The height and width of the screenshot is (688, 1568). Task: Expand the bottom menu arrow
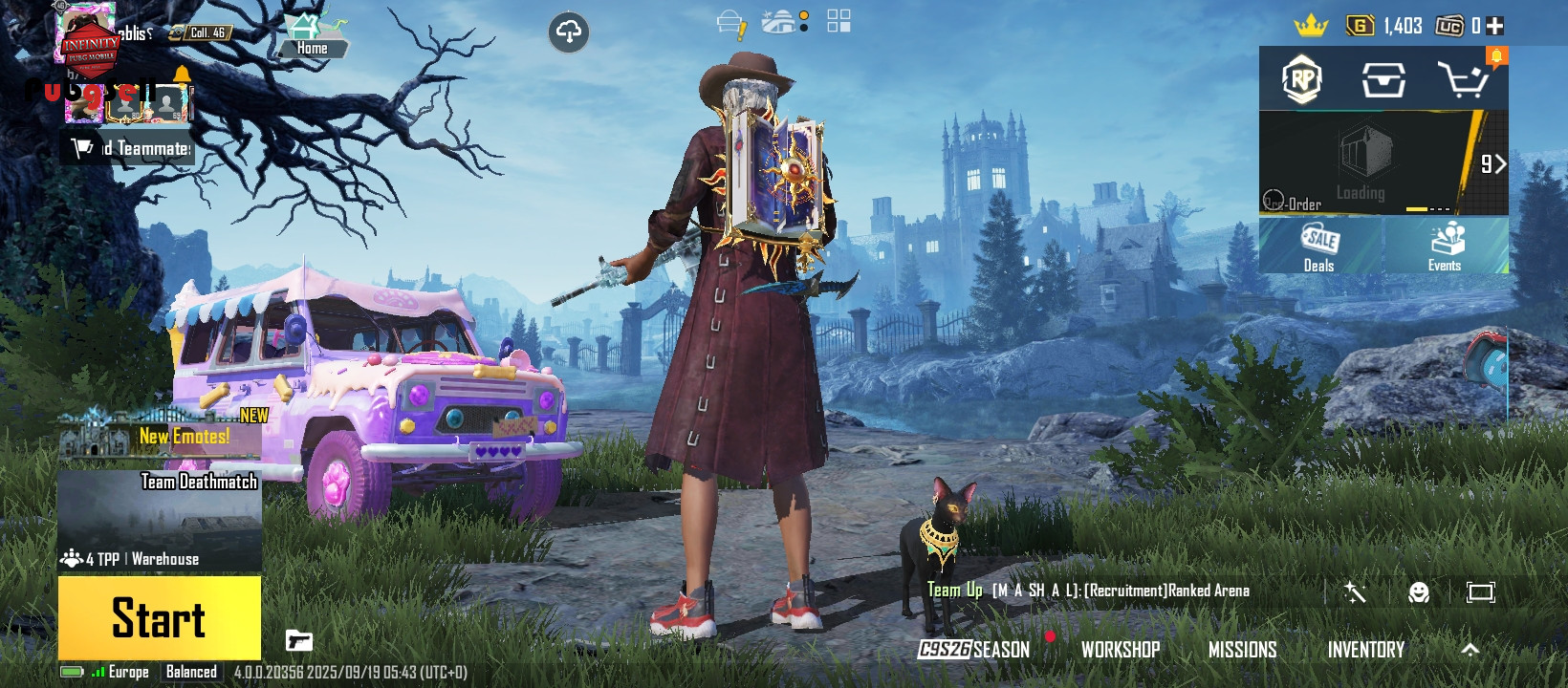pos(1470,650)
